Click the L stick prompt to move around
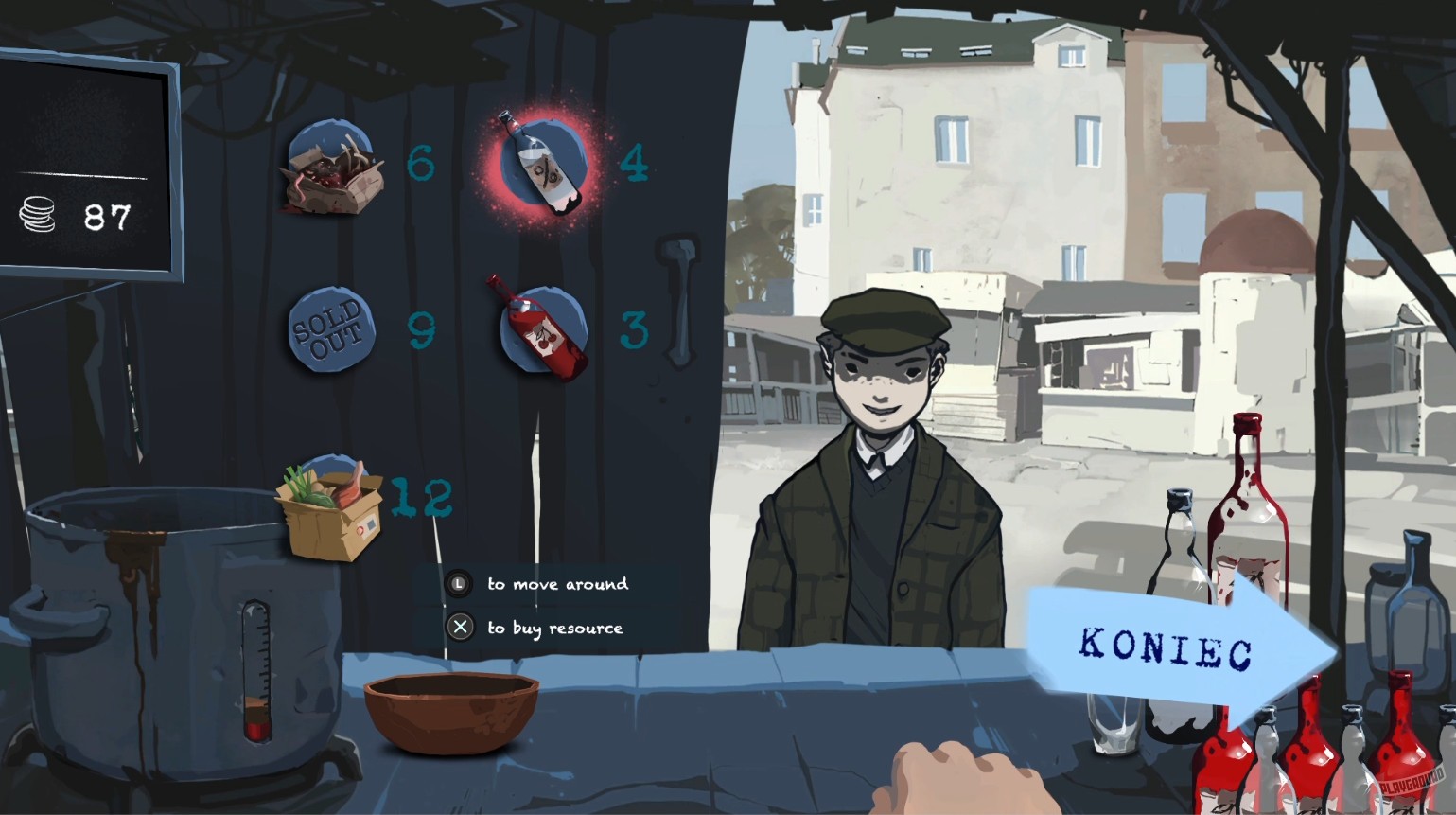 [461, 584]
